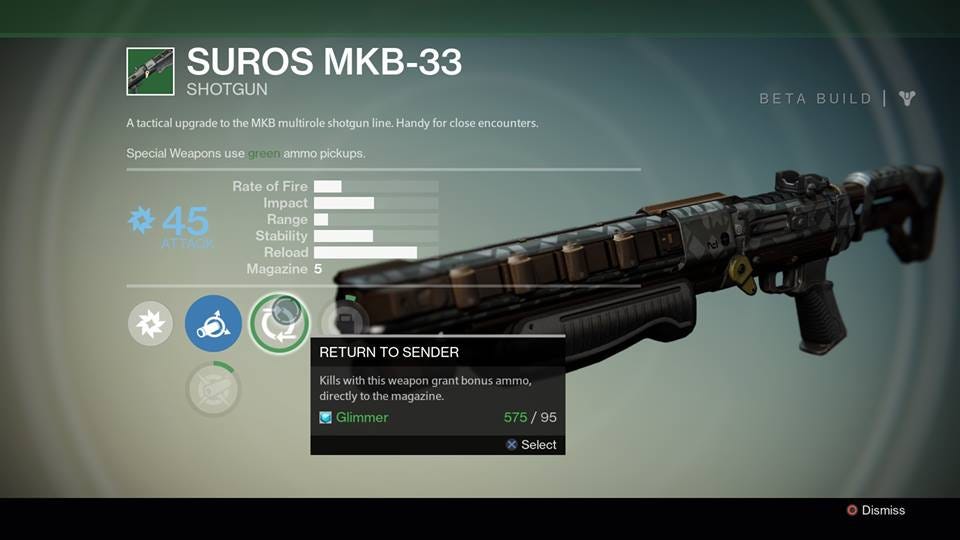960x540 pixels.
Task: Select the white starburst damage node
Action: click(x=150, y=324)
